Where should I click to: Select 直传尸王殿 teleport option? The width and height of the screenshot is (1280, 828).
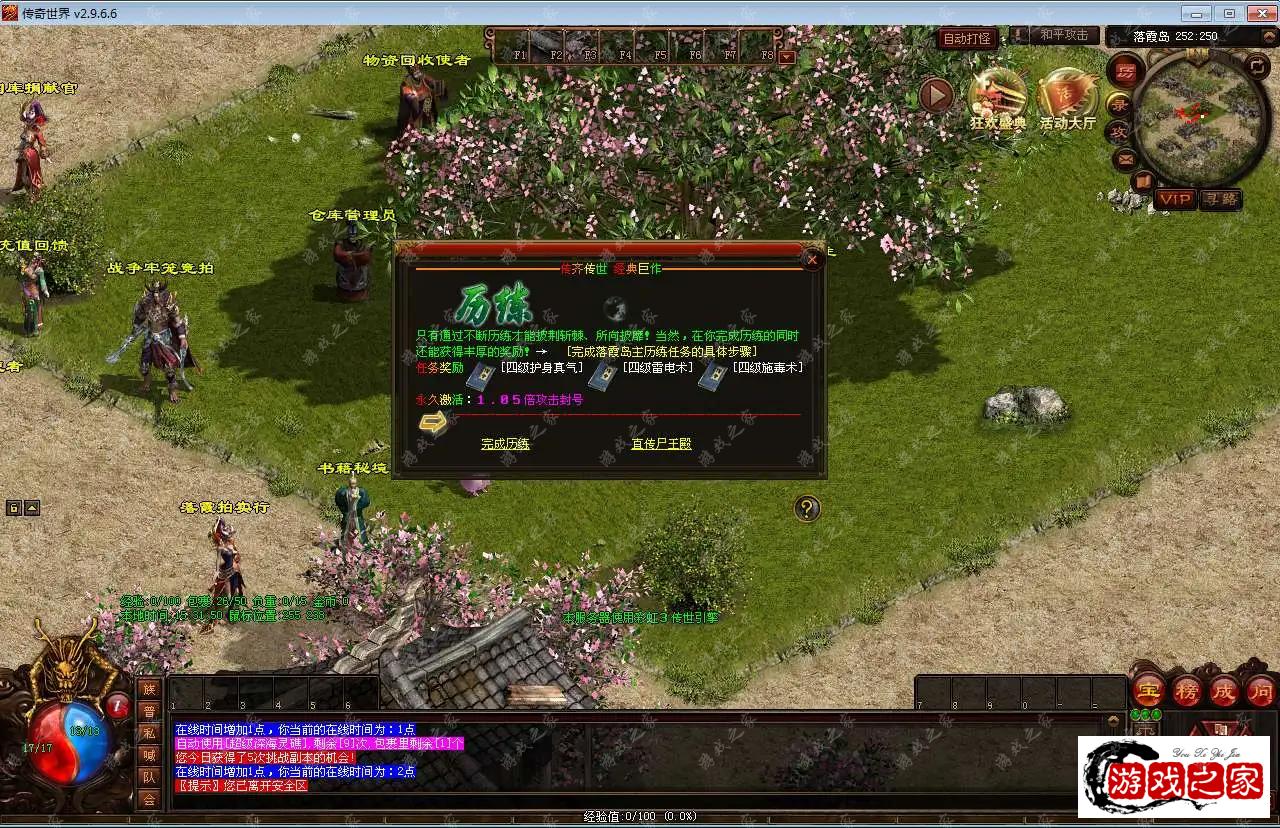pyautogui.click(x=661, y=443)
